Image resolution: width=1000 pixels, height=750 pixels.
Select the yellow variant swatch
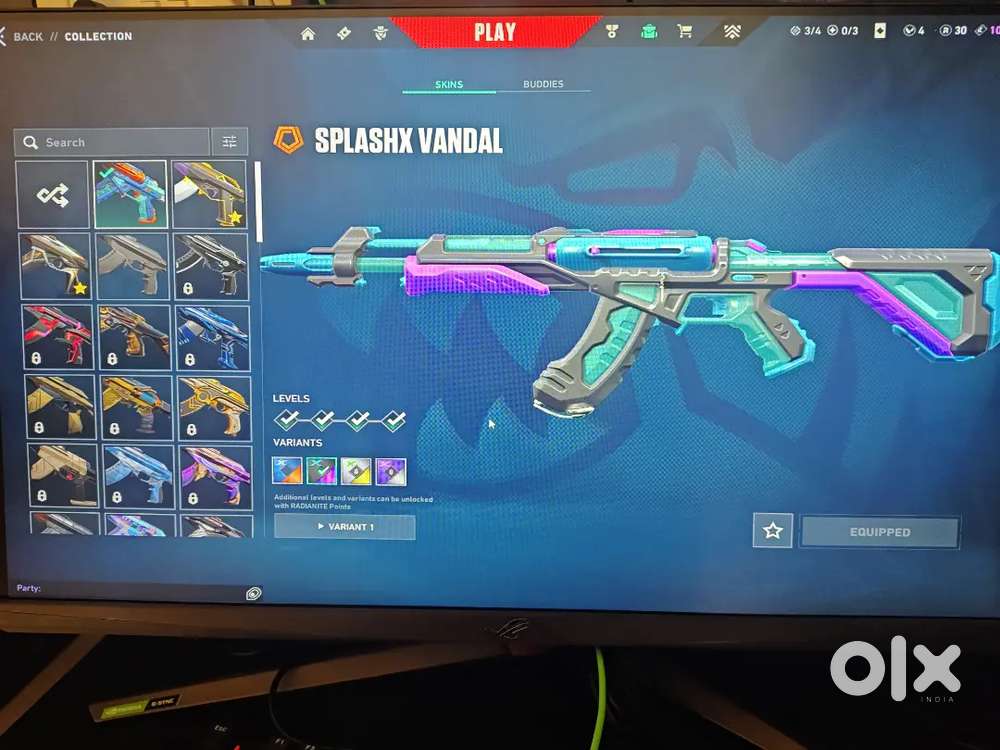356,470
